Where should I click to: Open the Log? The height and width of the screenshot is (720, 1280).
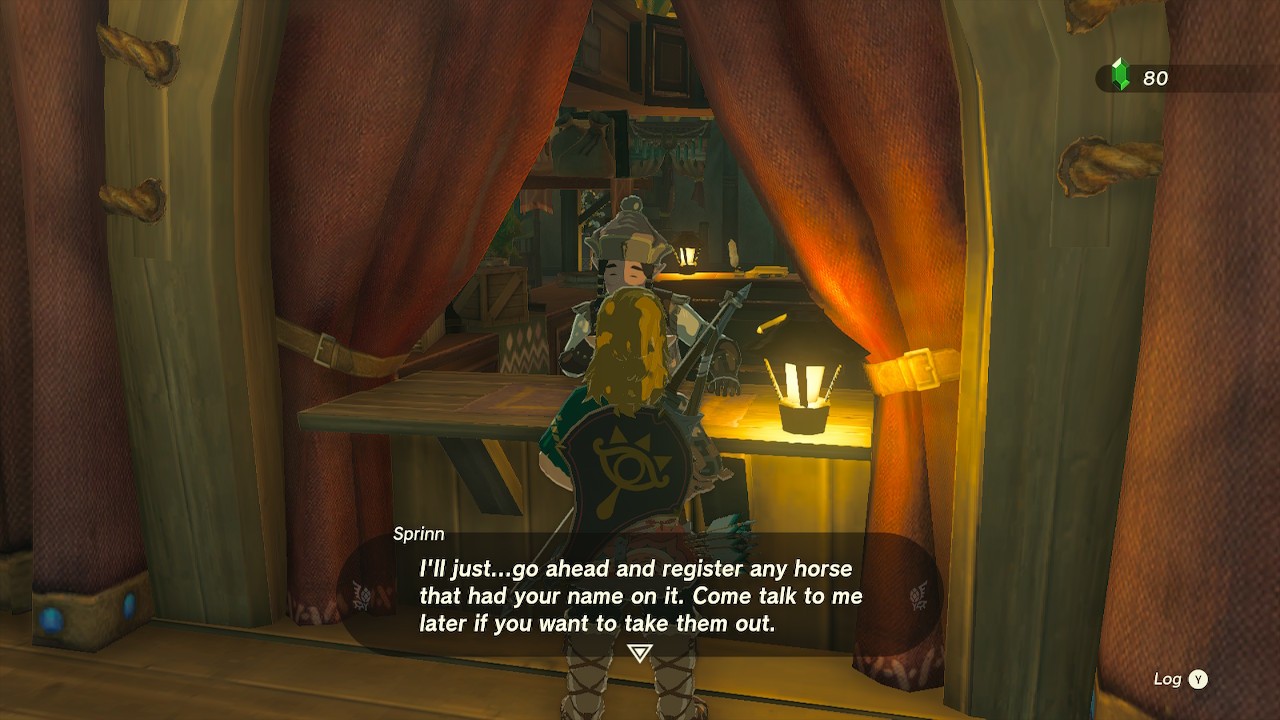coord(1170,678)
